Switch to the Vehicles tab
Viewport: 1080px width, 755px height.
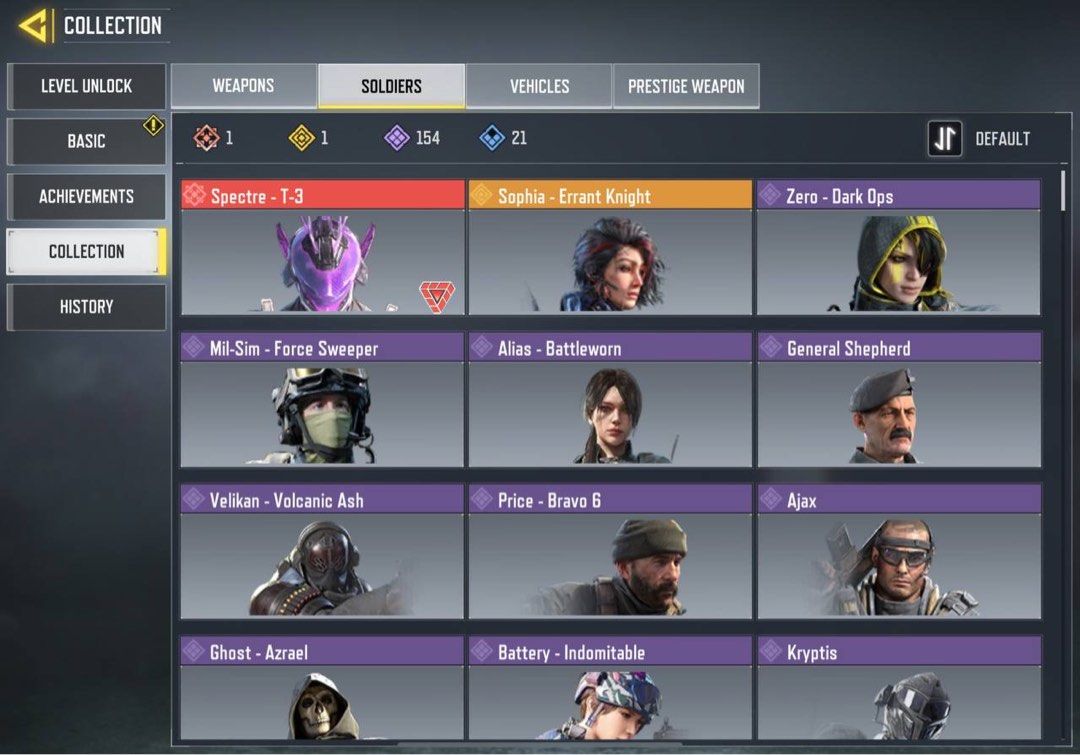click(539, 86)
